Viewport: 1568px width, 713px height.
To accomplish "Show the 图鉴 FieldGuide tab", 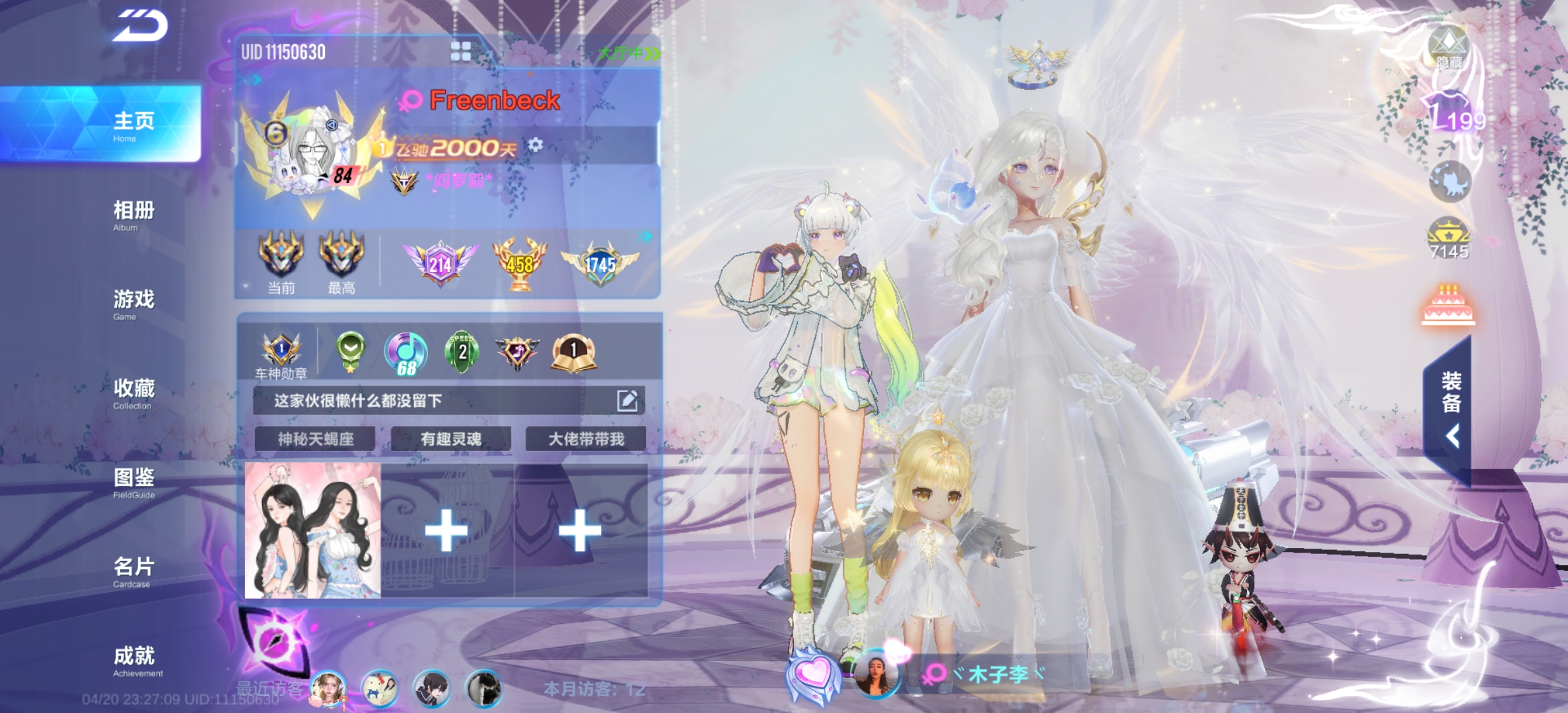I will coord(133,483).
